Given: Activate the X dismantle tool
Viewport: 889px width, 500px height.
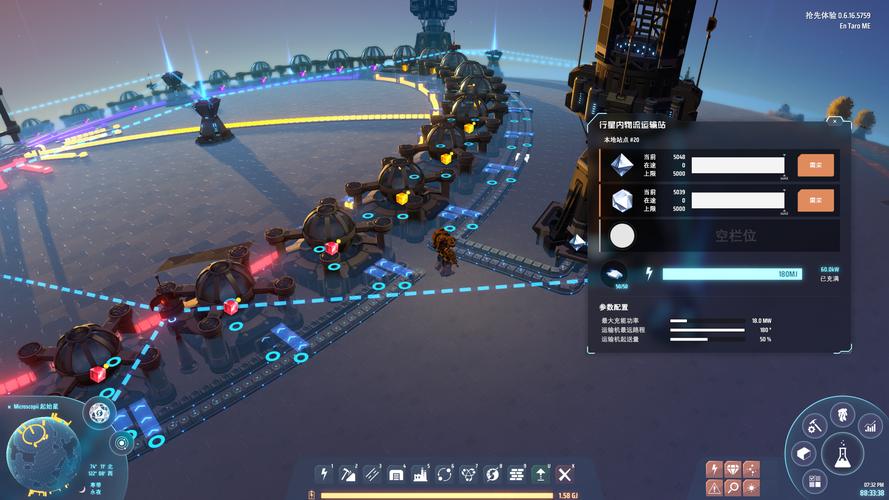Looking at the screenshot, I should click(x=565, y=474).
